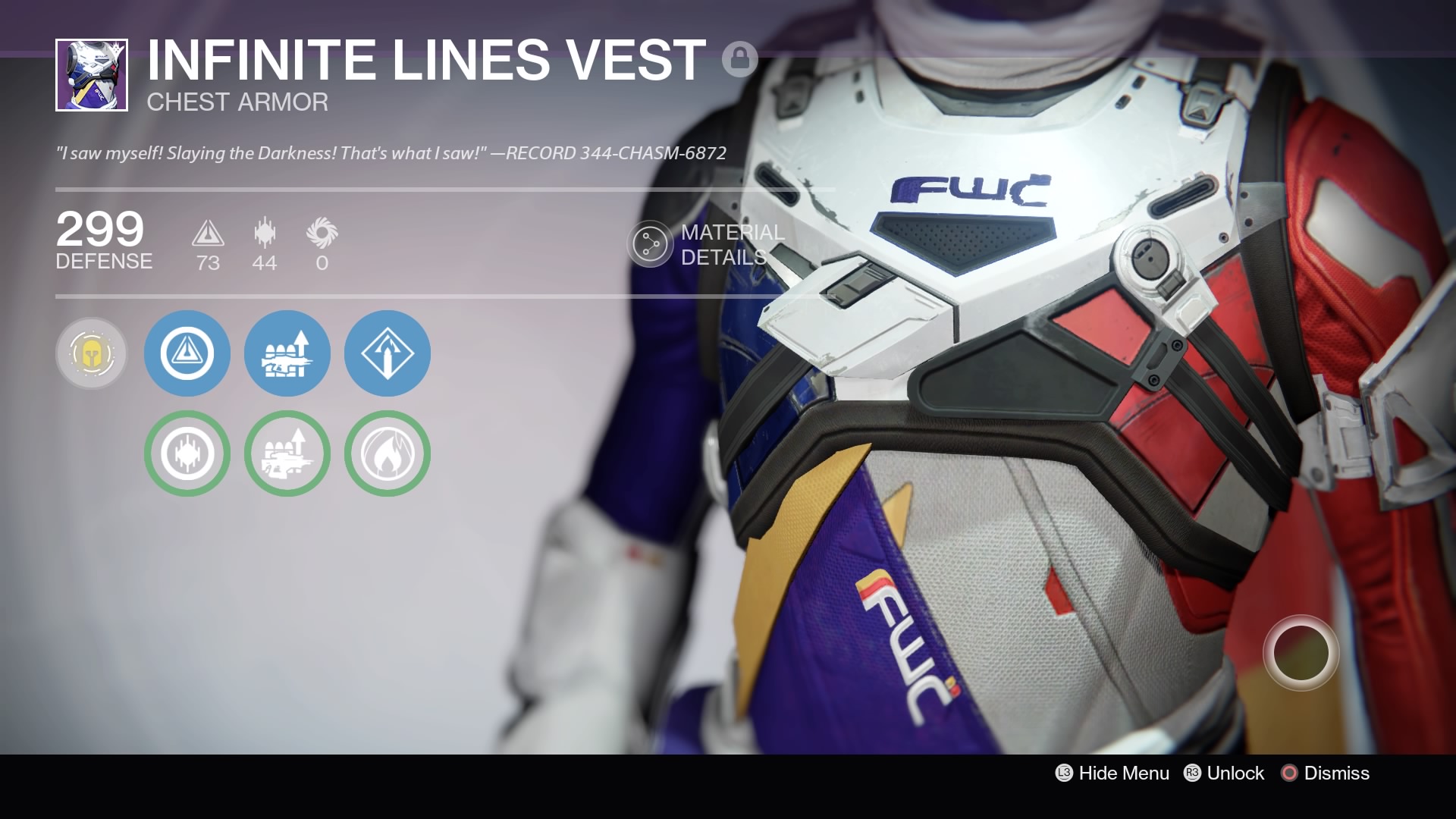This screenshot has width=1456, height=819.
Task: Dismiss the item details screen
Action: (x=1326, y=773)
